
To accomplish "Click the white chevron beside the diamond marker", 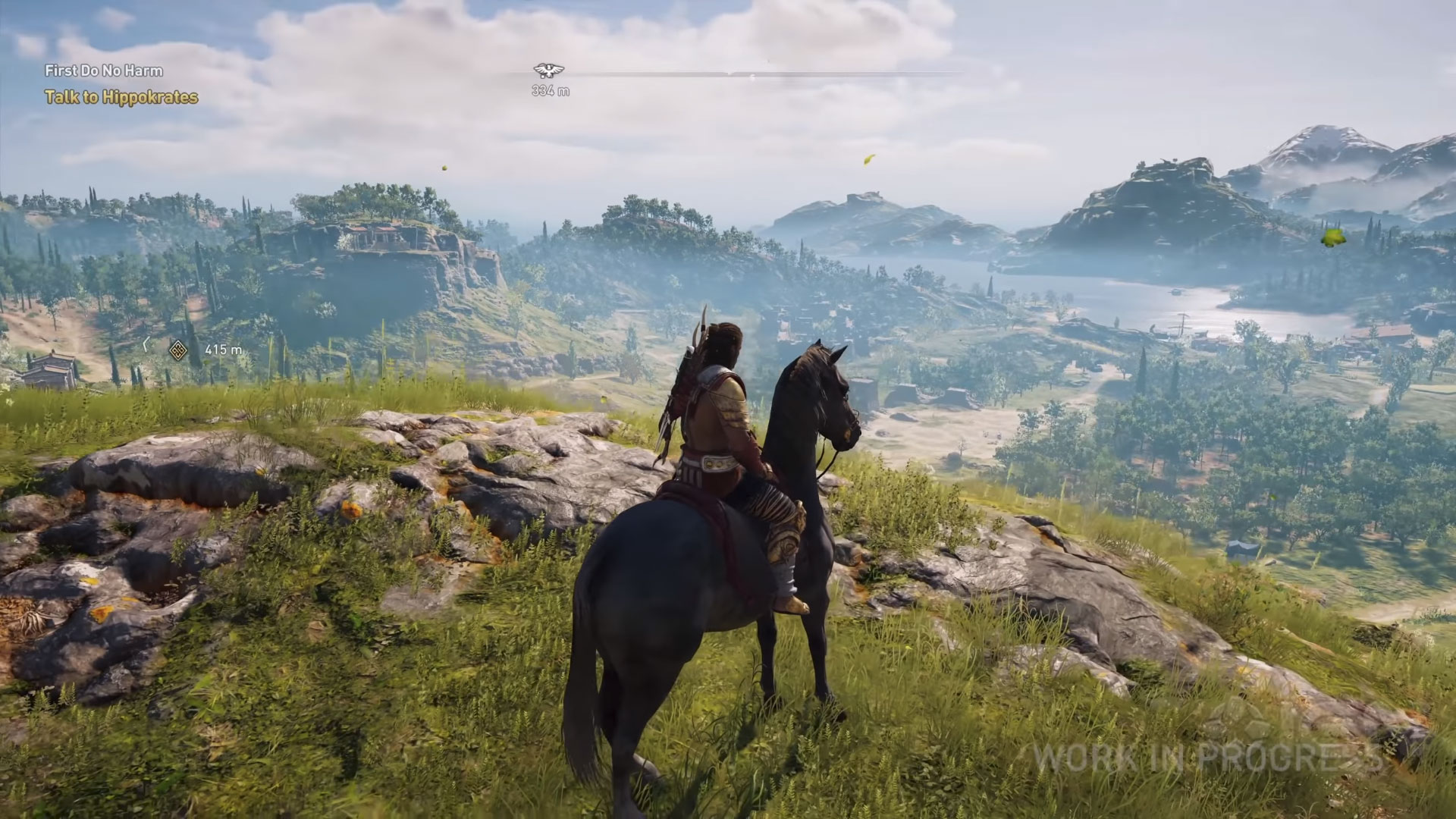I will 146,345.
